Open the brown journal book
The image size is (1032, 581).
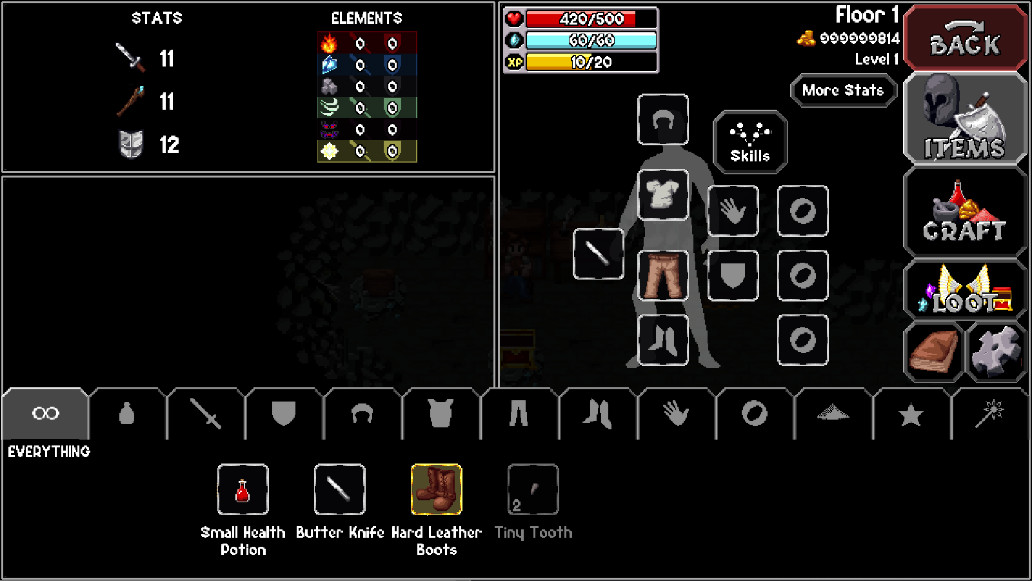point(934,351)
